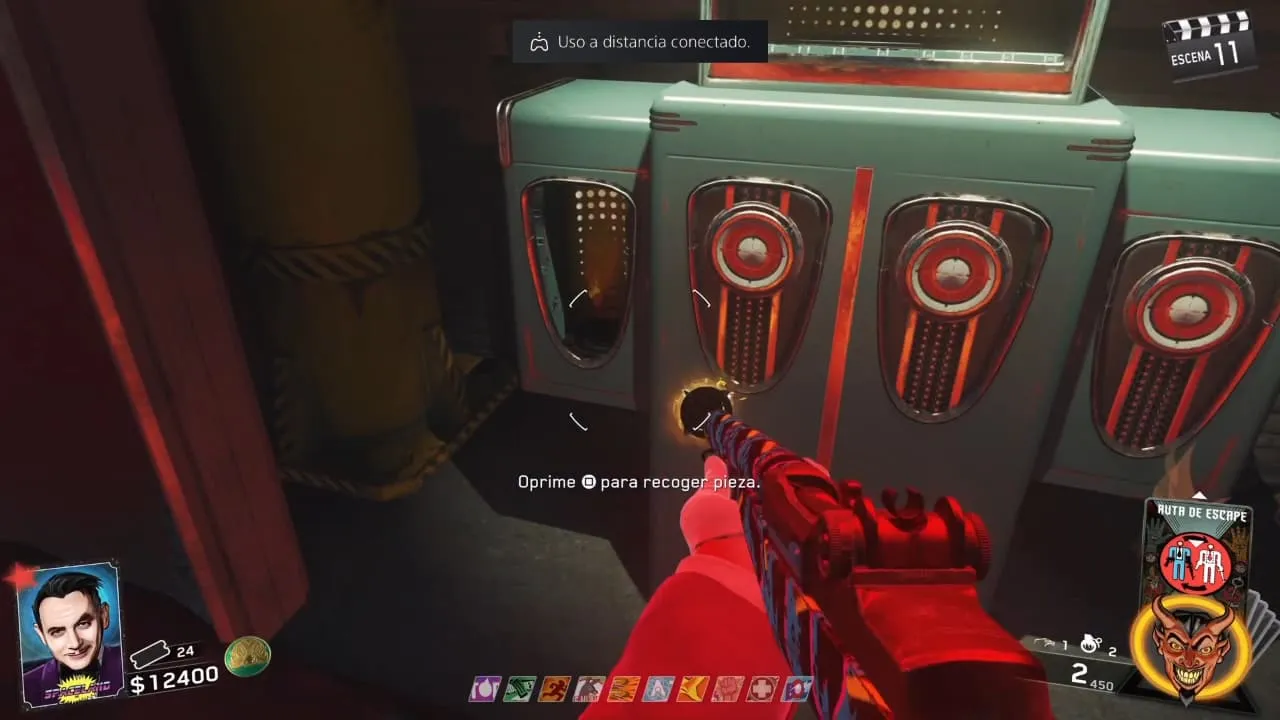Choose the green cash perk icon
This screenshot has width=1280, height=720.
519,688
